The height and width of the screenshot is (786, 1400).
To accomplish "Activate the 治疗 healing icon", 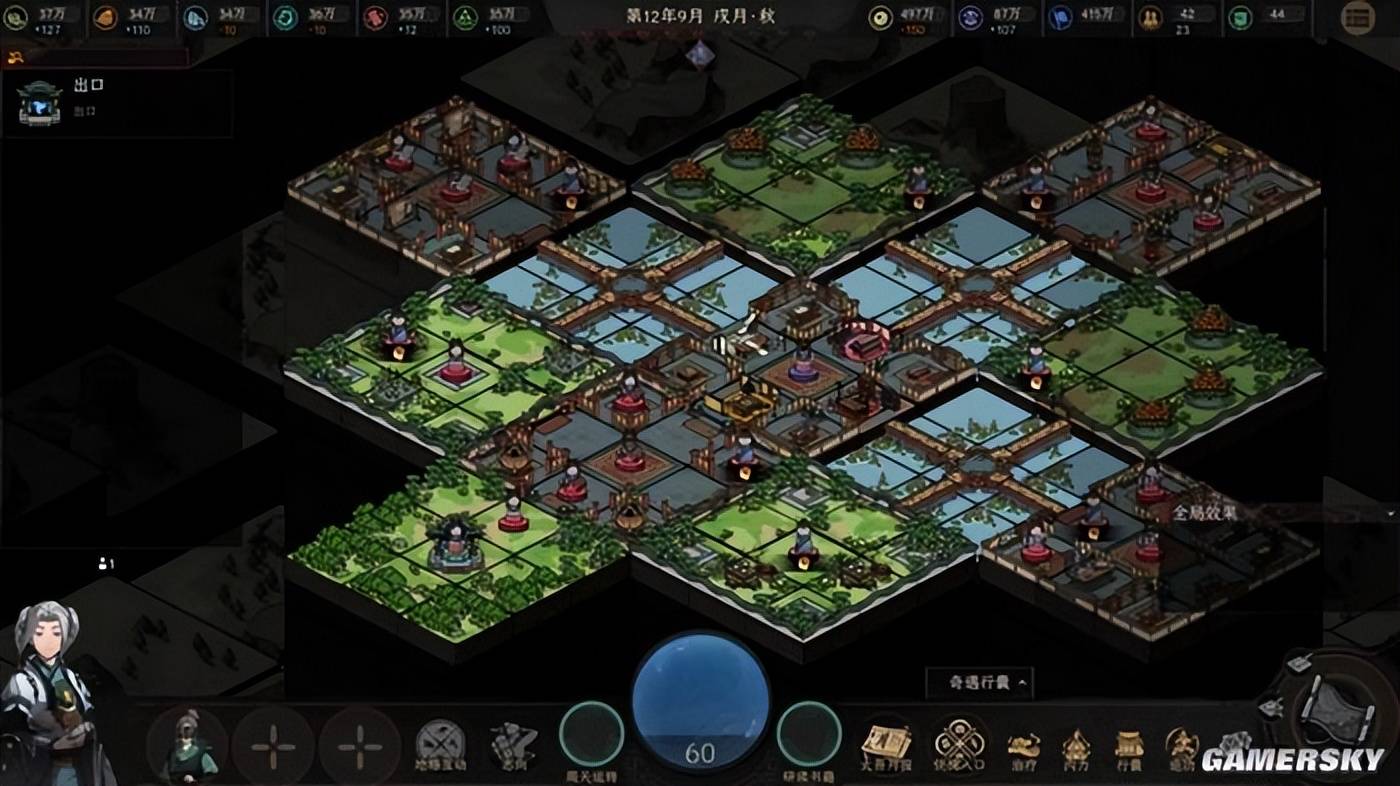I will 1023,746.
